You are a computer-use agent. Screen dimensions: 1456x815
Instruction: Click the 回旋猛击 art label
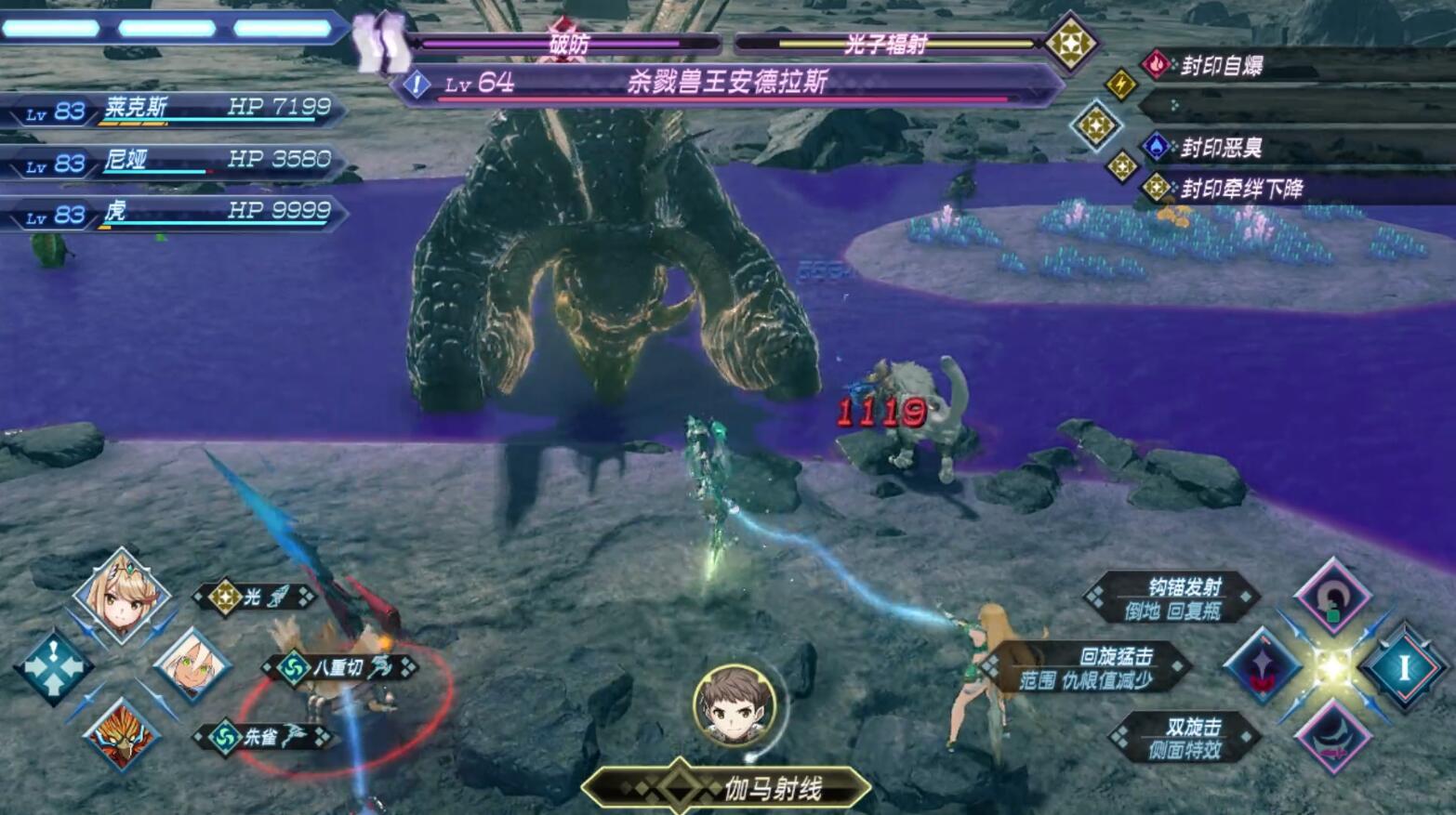1088,667
